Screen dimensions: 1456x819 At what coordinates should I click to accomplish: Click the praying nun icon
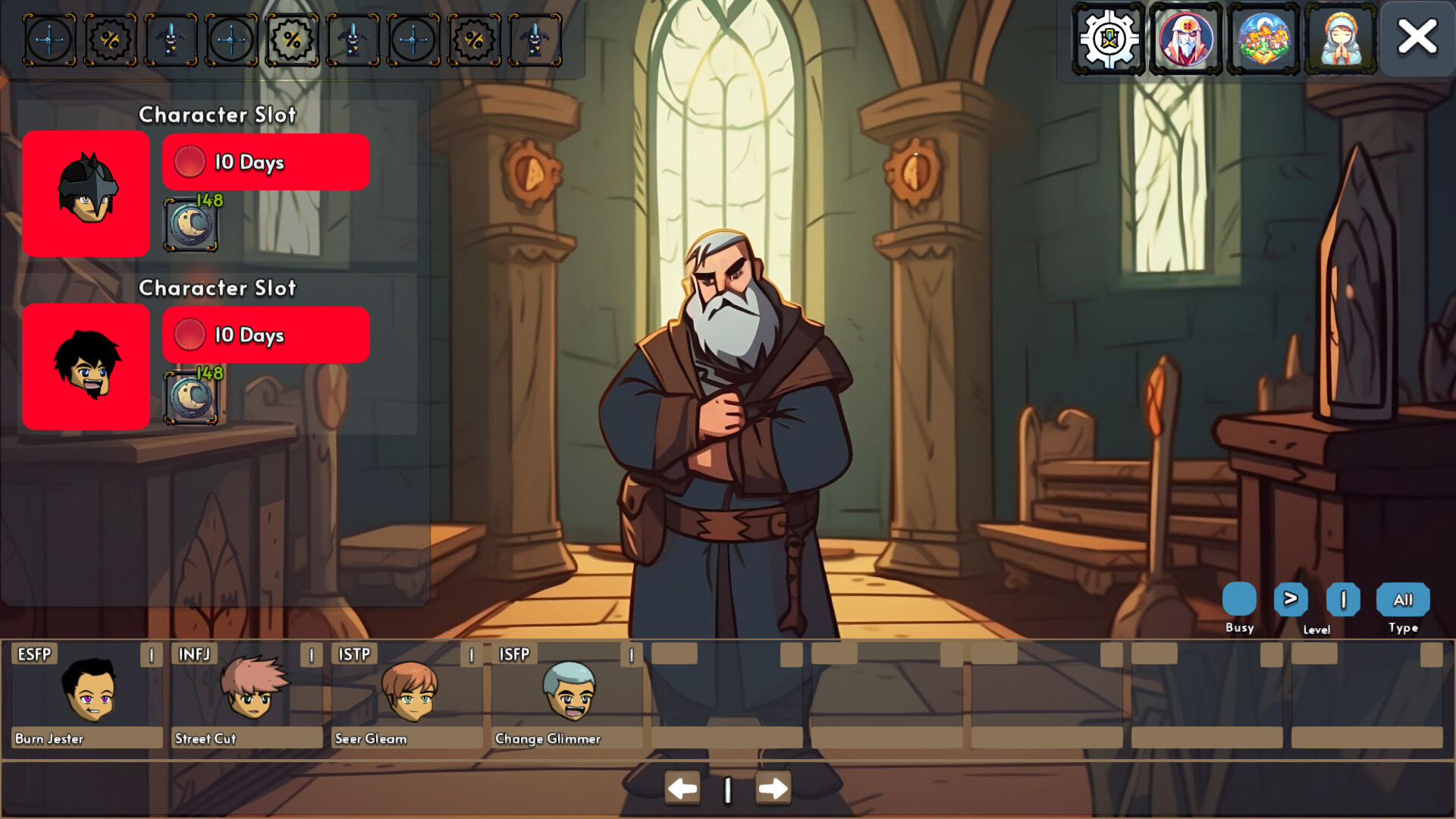[1341, 39]
